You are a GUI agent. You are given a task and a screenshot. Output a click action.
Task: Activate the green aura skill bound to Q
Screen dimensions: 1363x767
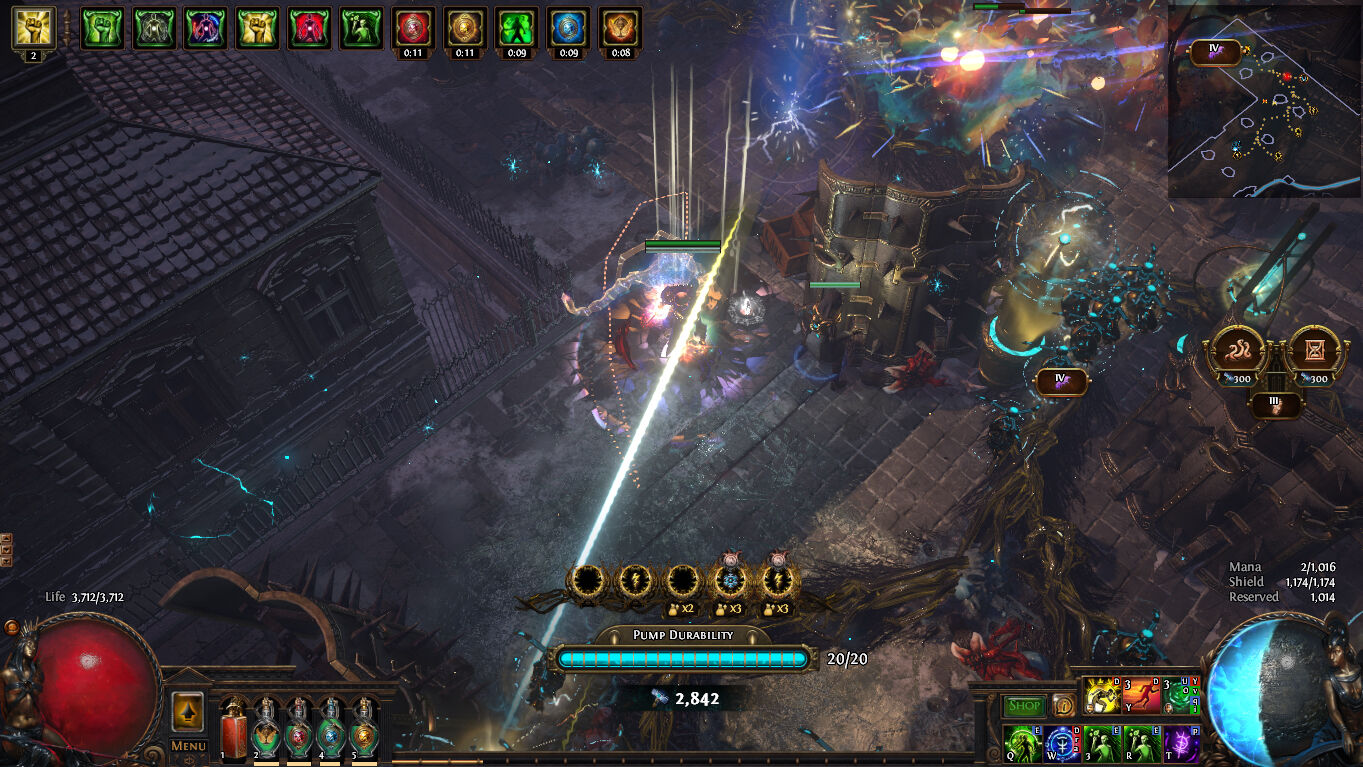pyautogui.click(x=1022, y=744)
